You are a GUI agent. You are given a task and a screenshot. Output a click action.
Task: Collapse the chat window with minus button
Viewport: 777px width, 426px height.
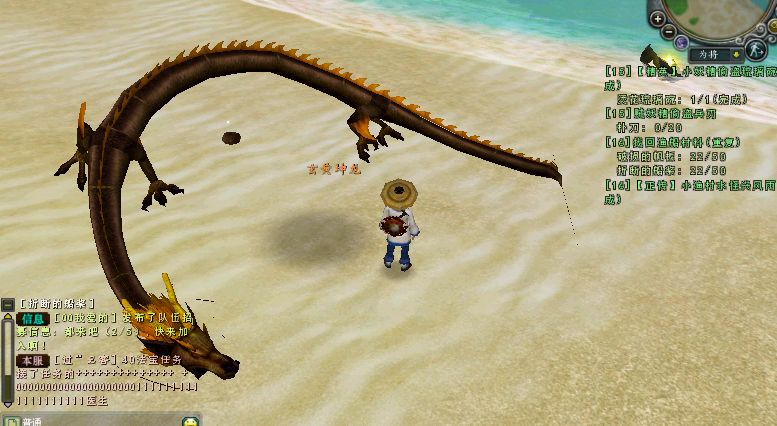pyautogui.click(x=8, y=302)
